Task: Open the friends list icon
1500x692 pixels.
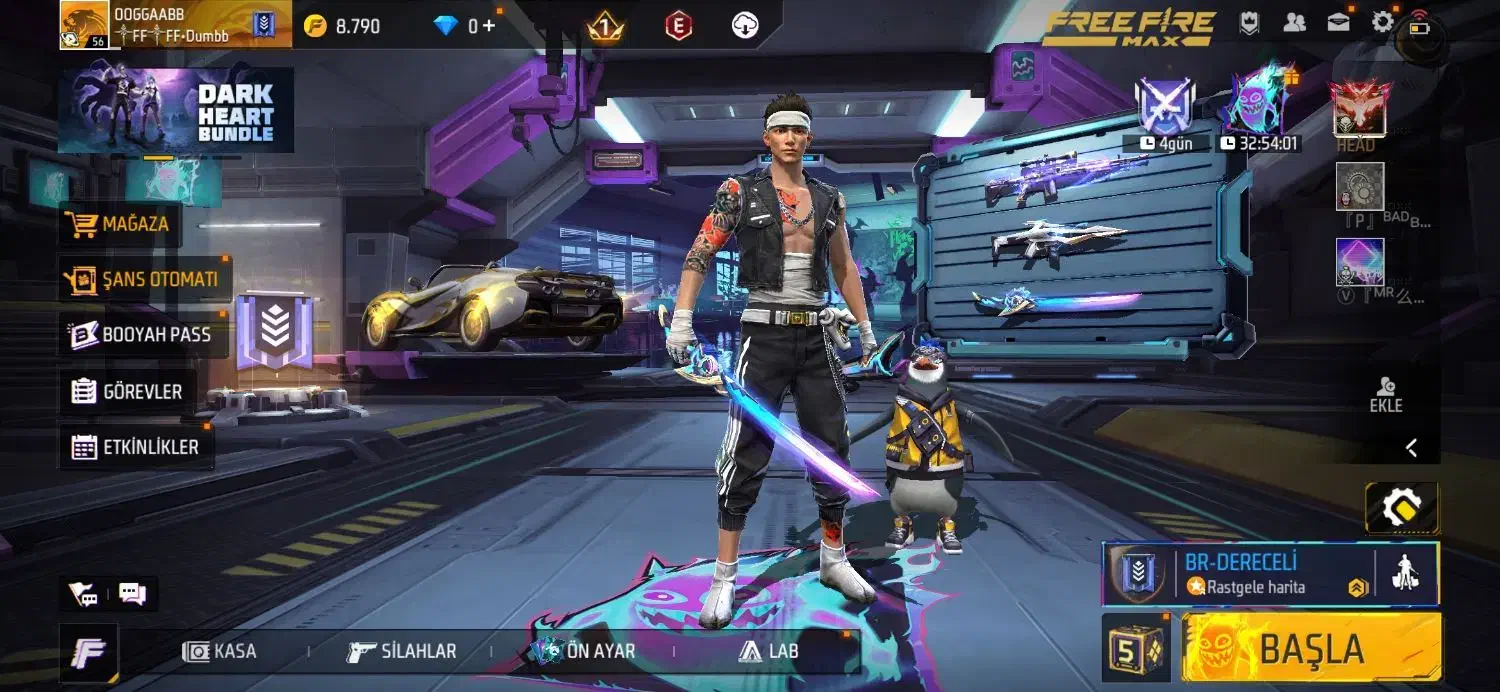Action: pyautogui.click(x=1295, y=23)
